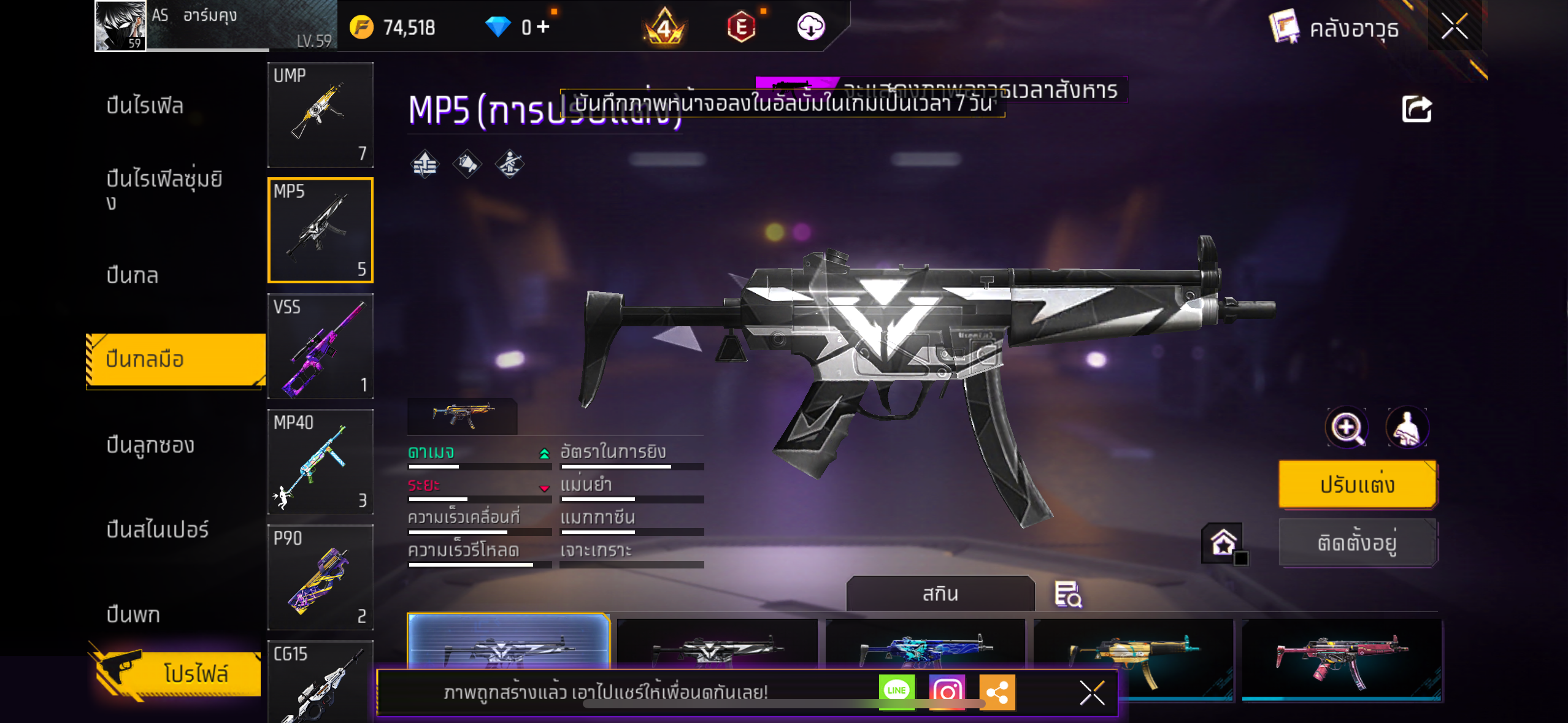Viewport: 1568px width, 723px height.
Task: Switch to the ปืนพก category
Action: tap(133, 614)
